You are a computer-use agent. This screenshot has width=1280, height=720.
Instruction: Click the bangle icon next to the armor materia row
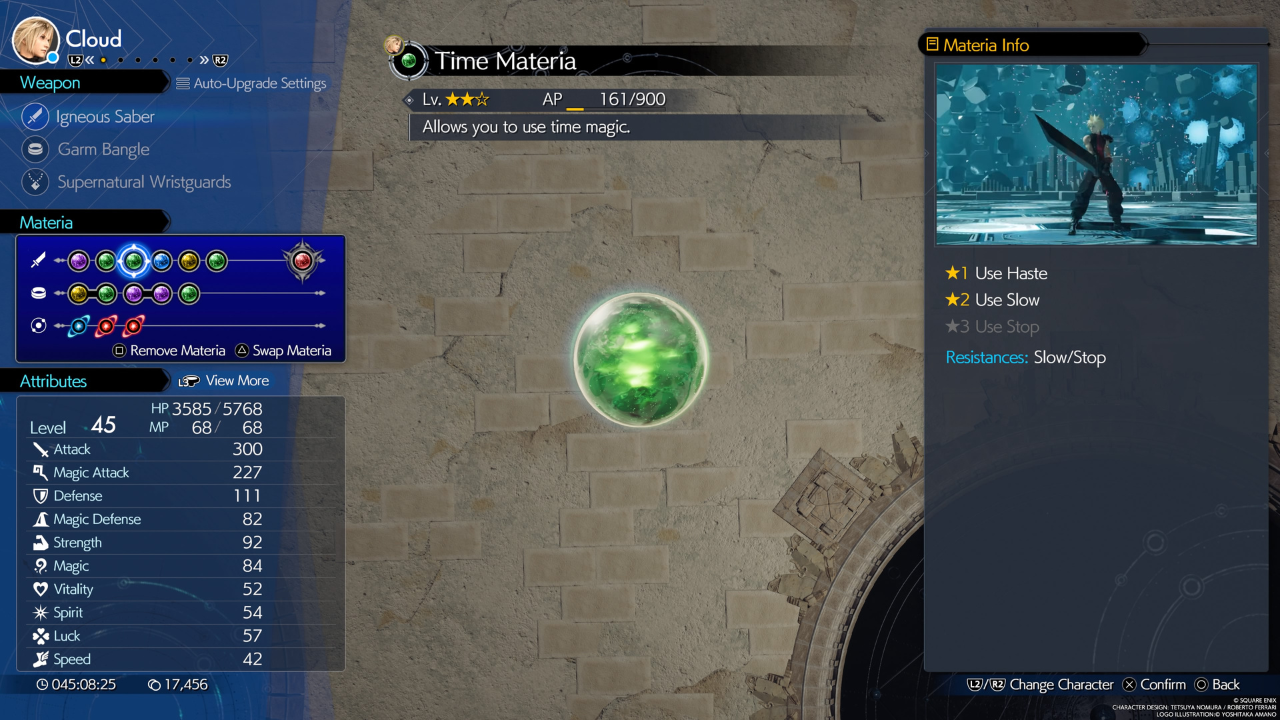[39, 292]
